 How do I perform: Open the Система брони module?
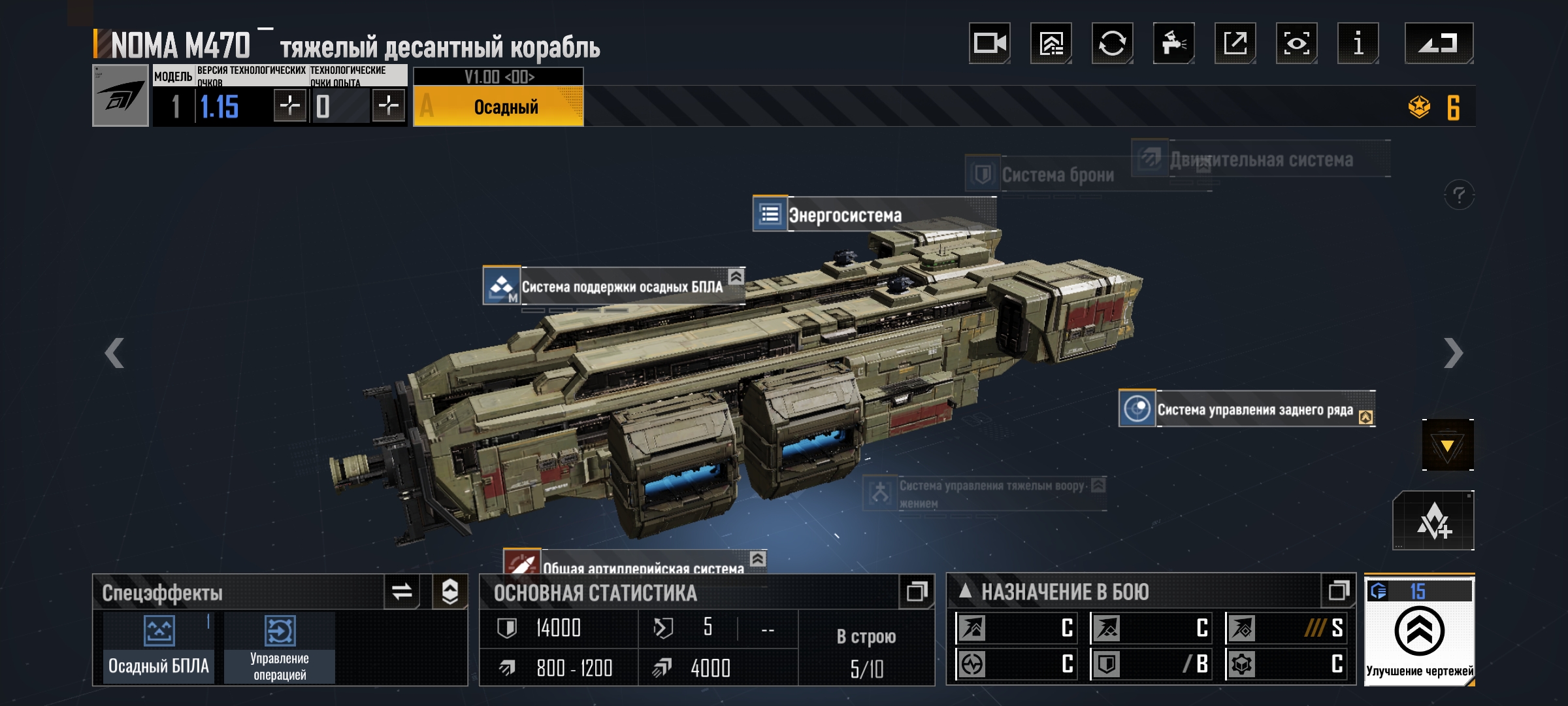1057,175
